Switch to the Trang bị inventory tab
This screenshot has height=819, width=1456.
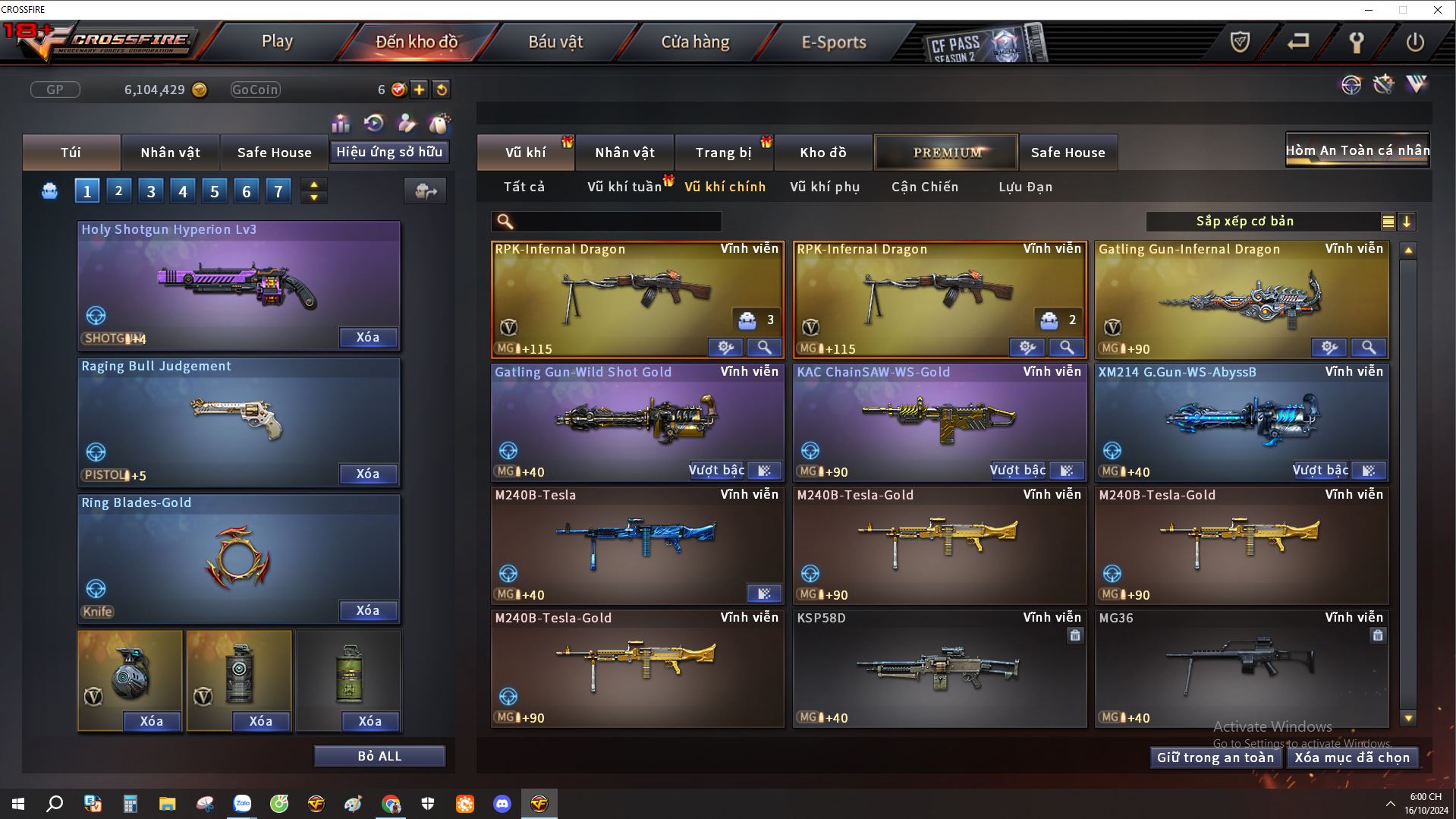point(723,153)
